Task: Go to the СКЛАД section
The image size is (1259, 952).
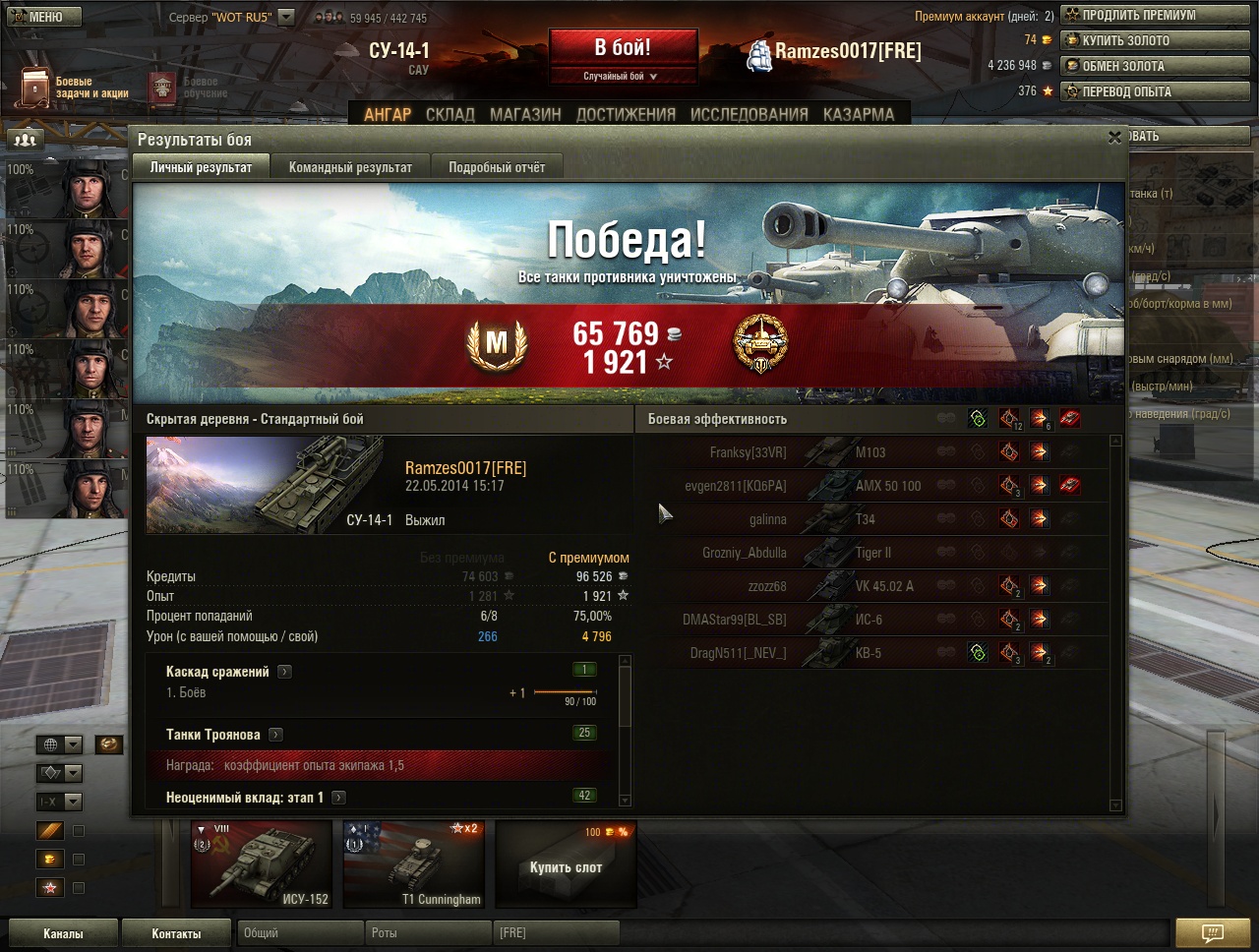Action: tap(450, 114)
